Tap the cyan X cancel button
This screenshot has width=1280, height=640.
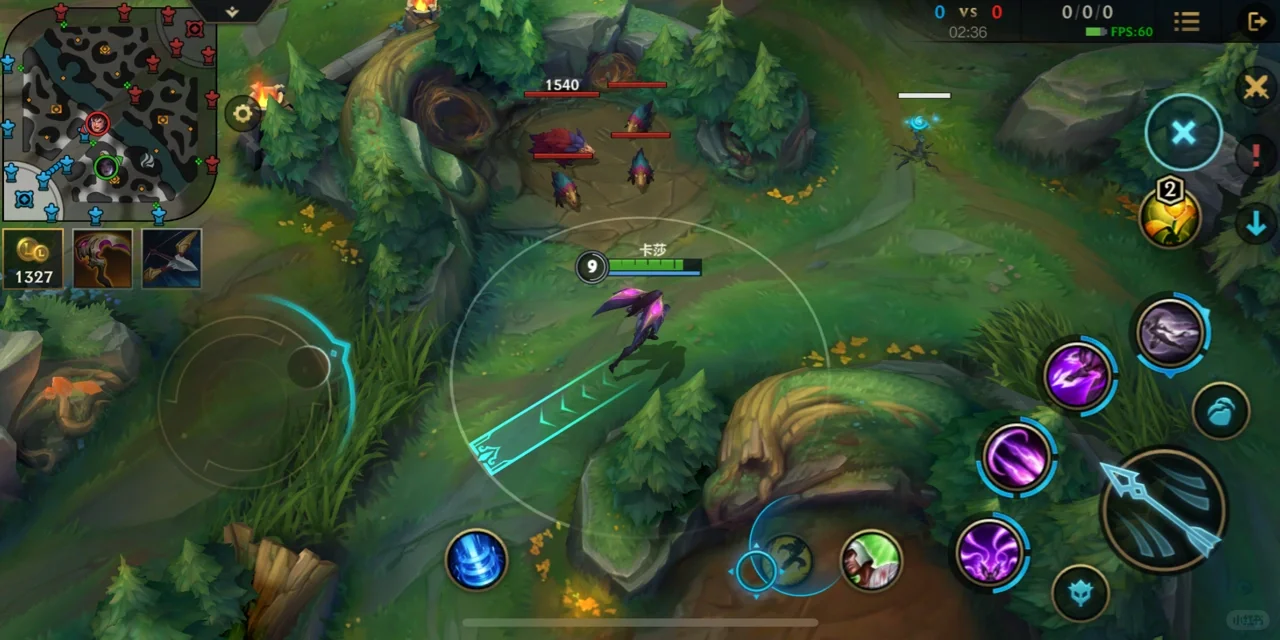point(1183,133)
